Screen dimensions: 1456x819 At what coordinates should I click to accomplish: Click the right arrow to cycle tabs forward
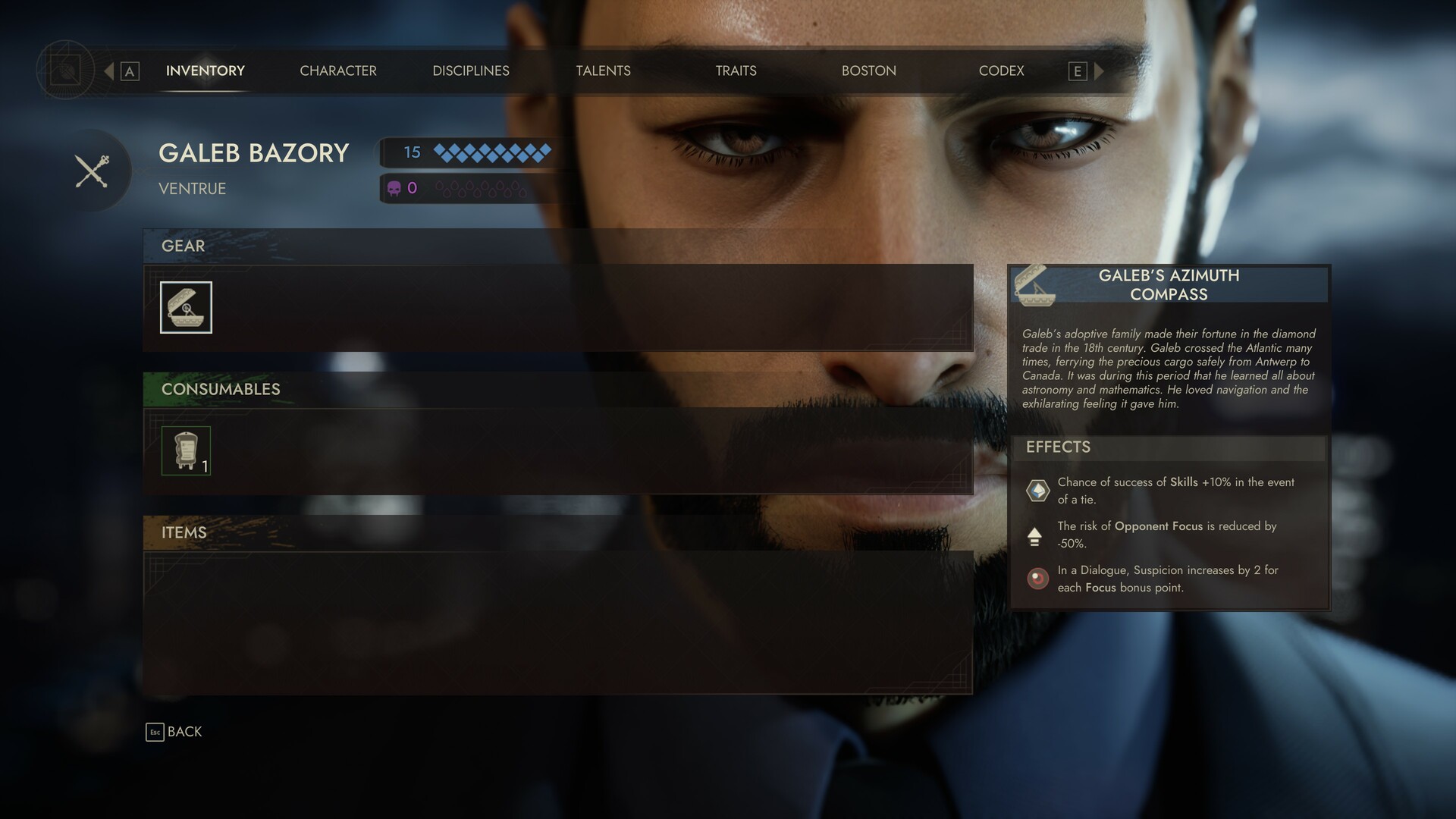point(1099,71)
